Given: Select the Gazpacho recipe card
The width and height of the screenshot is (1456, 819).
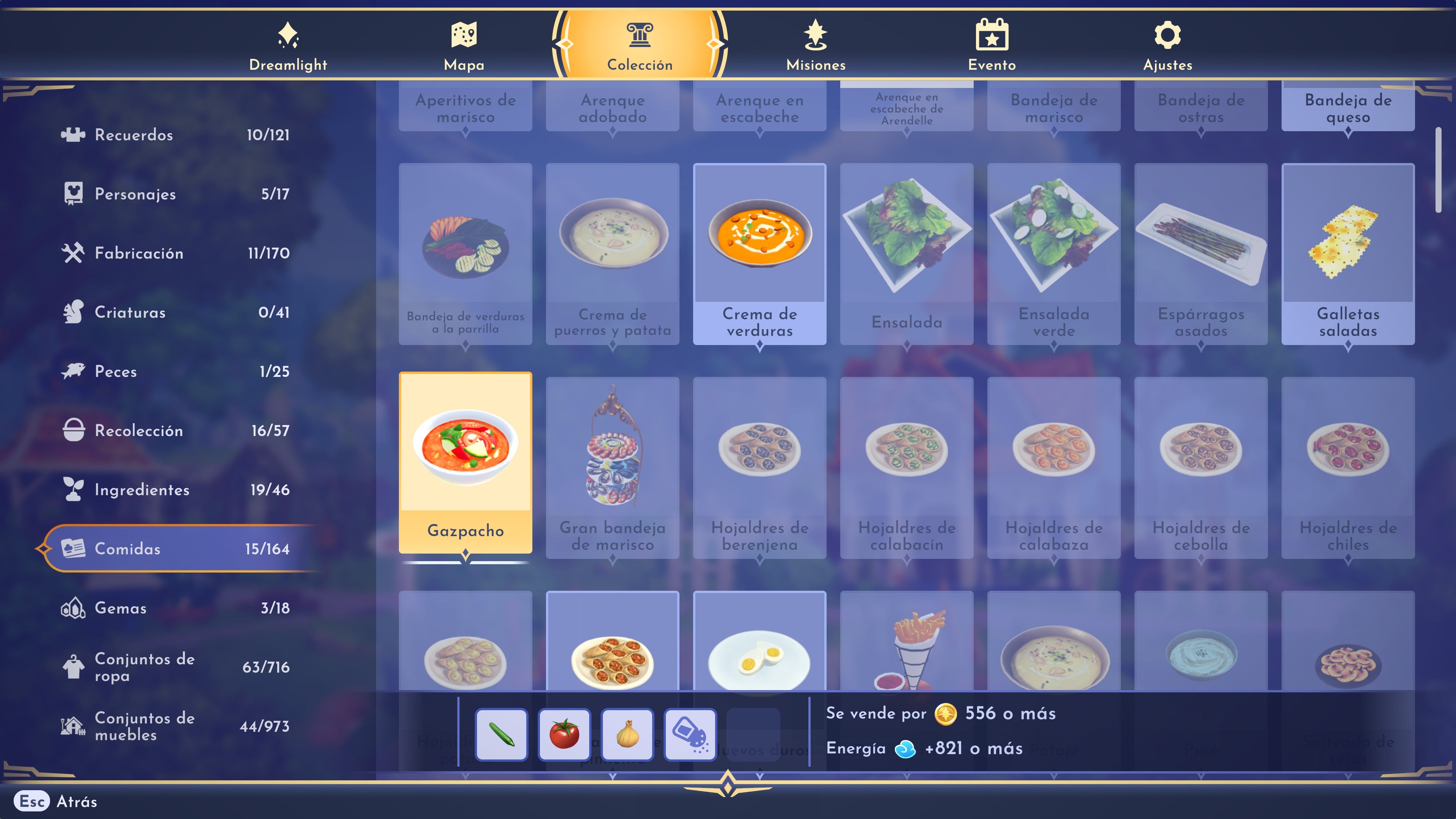Looking at the screenshot, I should click(465, 463).
